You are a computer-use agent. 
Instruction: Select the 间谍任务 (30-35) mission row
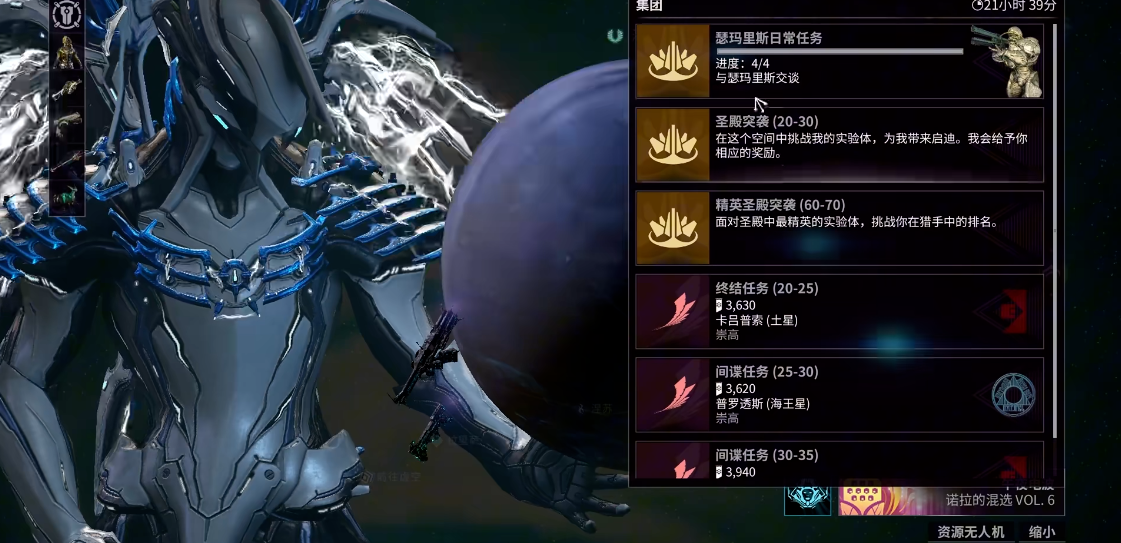(838, 463)
